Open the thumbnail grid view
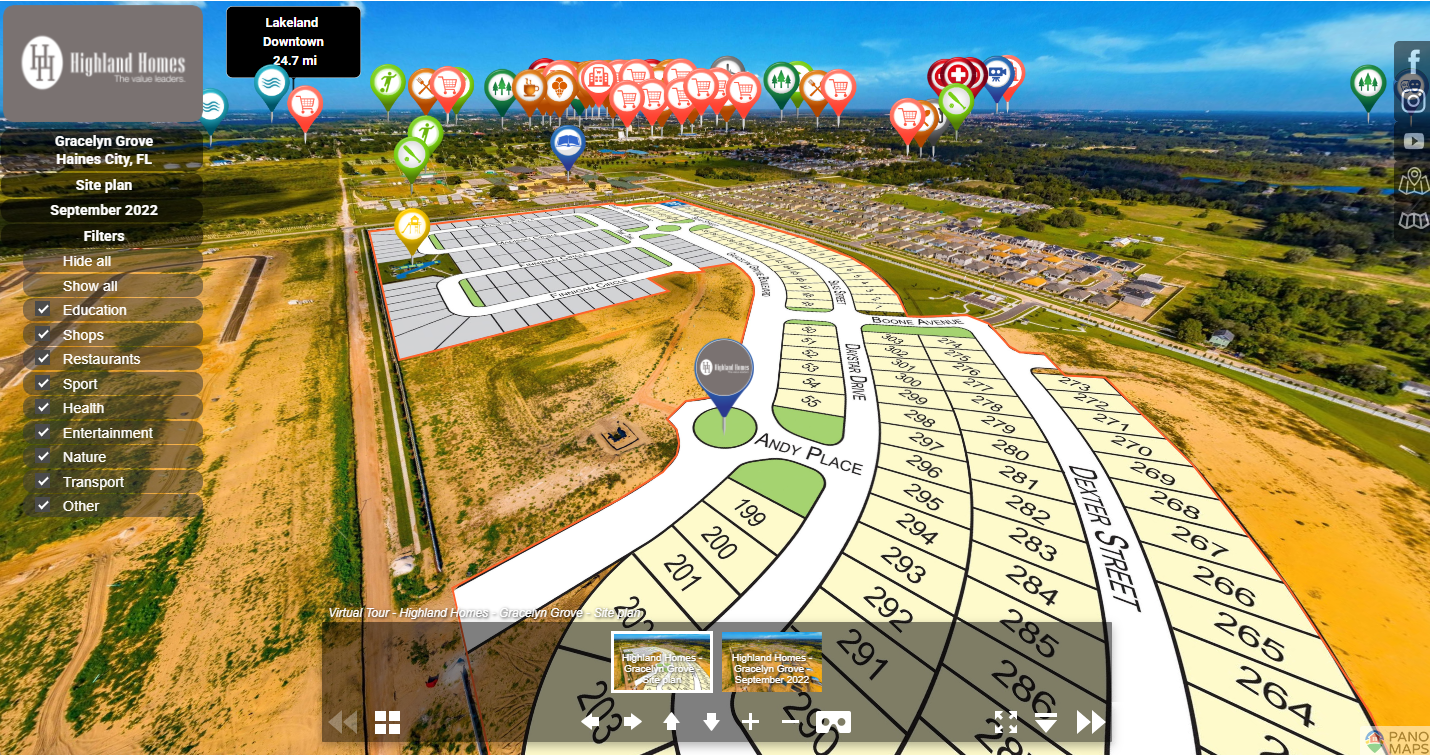1430x755 pixels. tap(387, 722)
